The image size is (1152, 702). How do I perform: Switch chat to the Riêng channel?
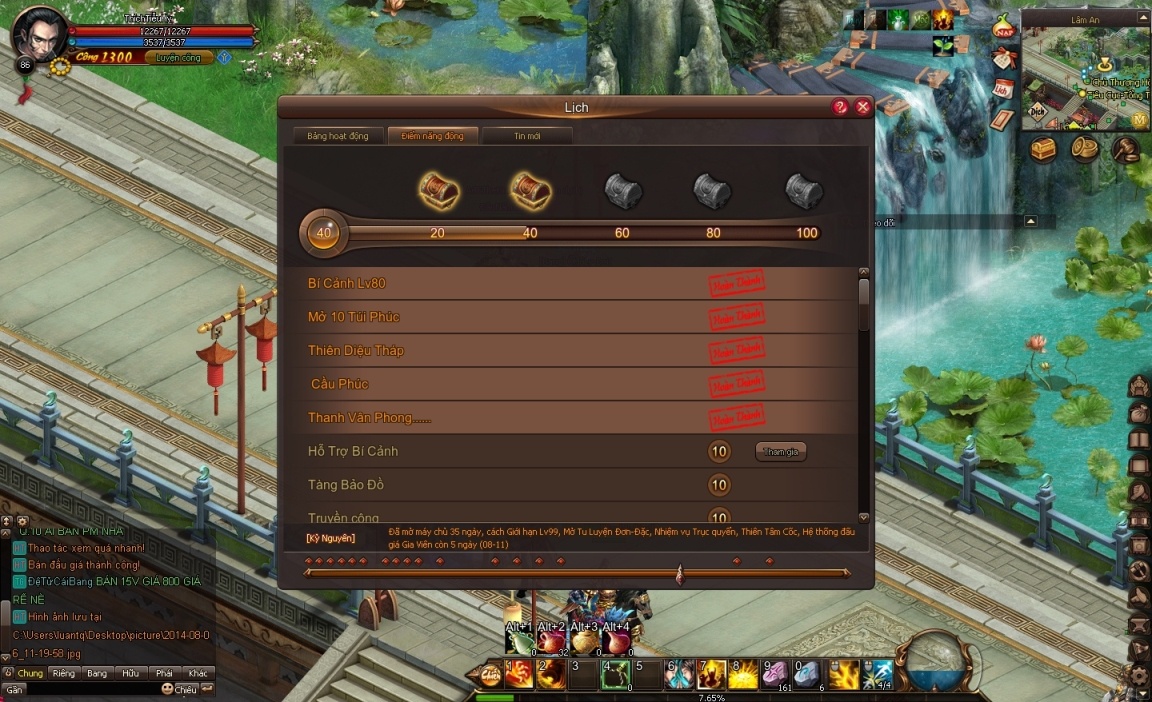tap(64, 674)
